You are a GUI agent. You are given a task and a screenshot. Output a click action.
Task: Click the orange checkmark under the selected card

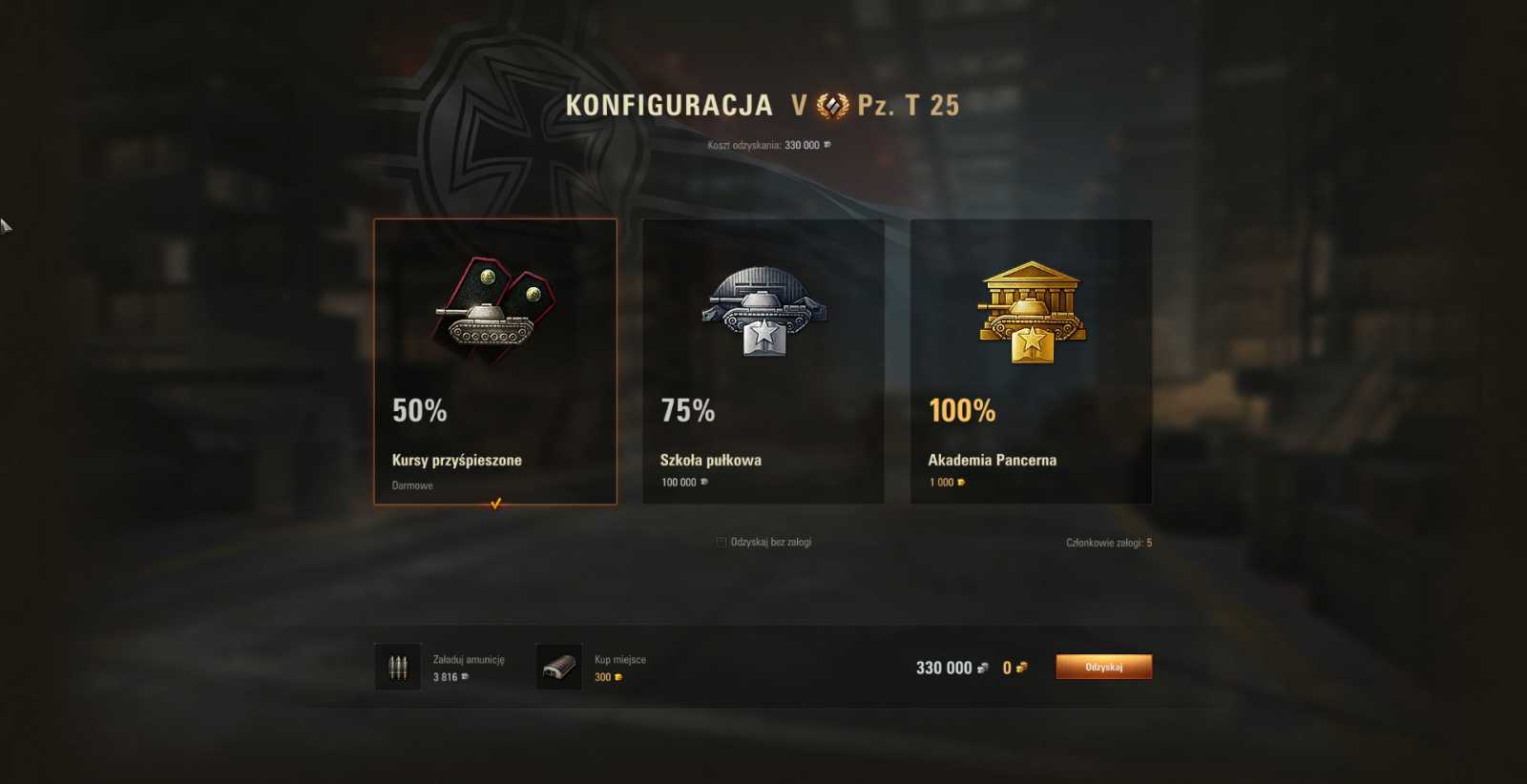[494, 505]
